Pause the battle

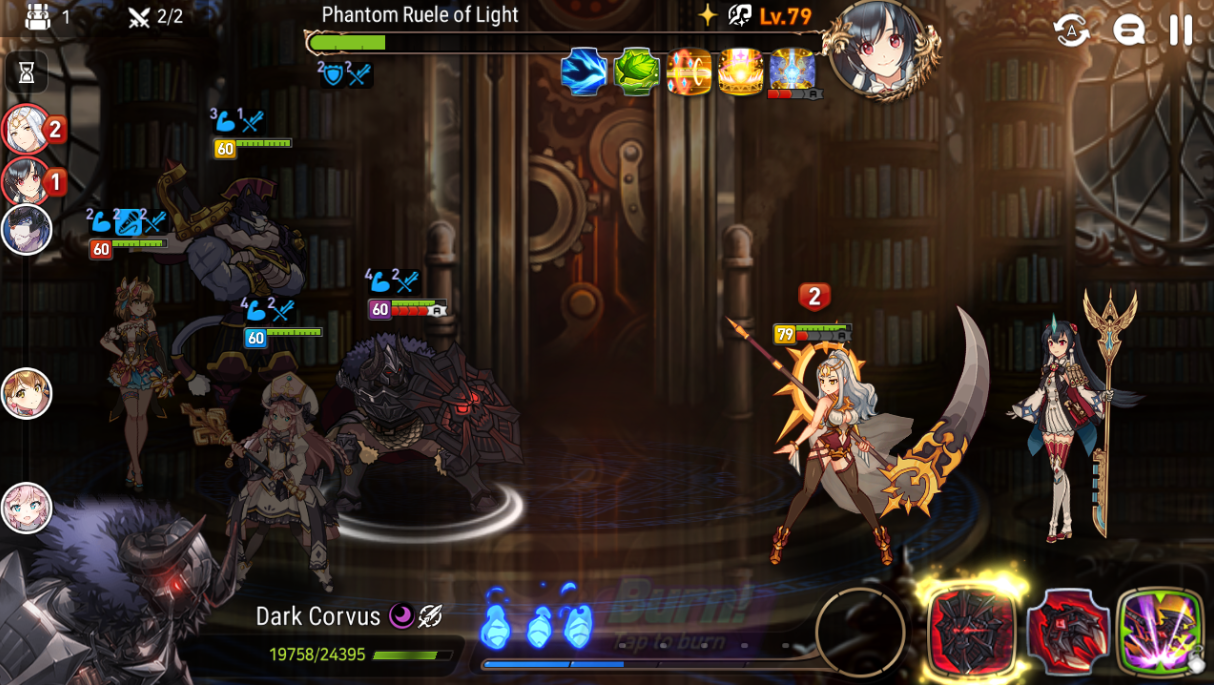[1181, 30]
